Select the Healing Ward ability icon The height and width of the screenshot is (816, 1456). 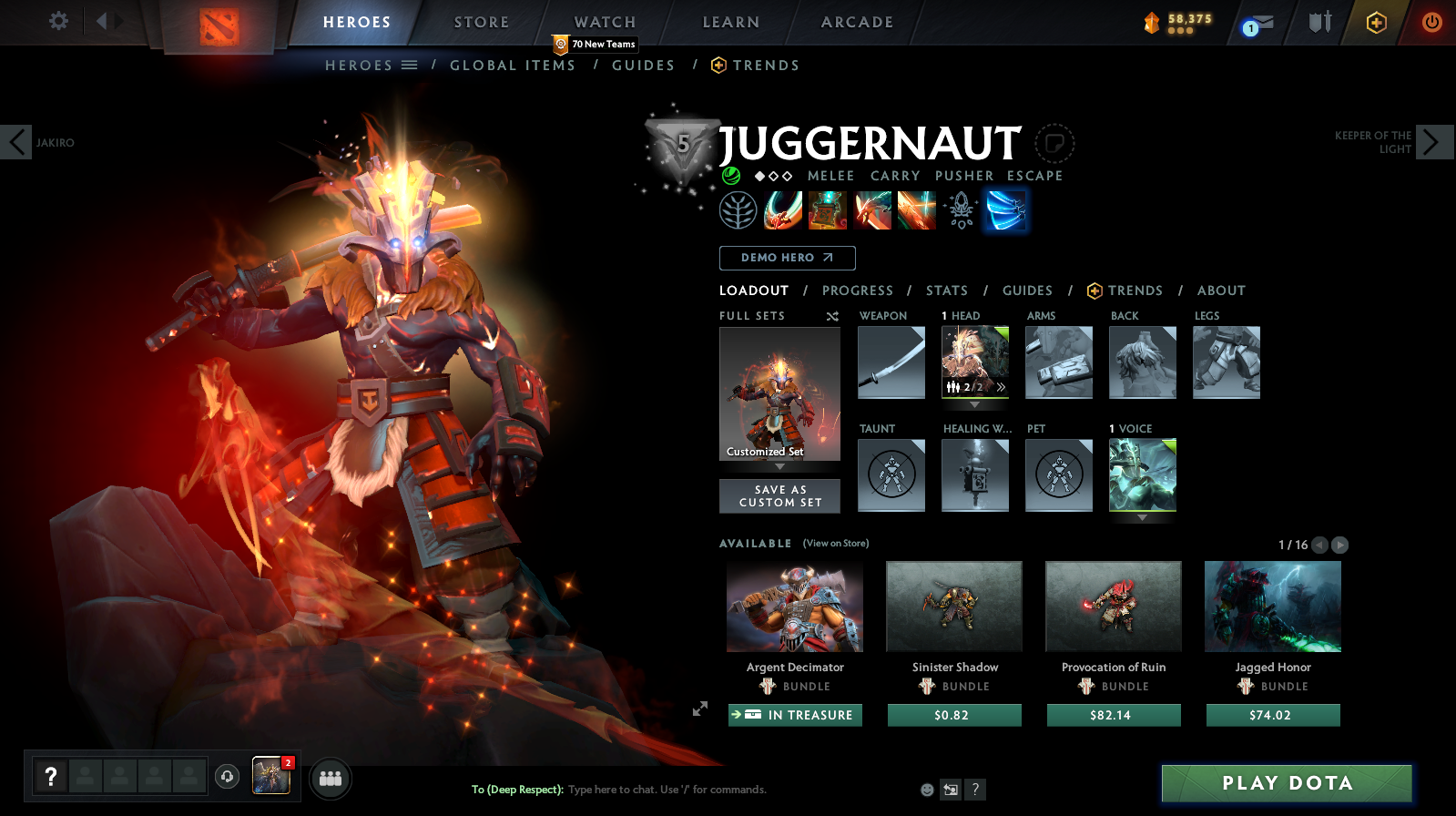pyautogui.click(x=828, y=209)
